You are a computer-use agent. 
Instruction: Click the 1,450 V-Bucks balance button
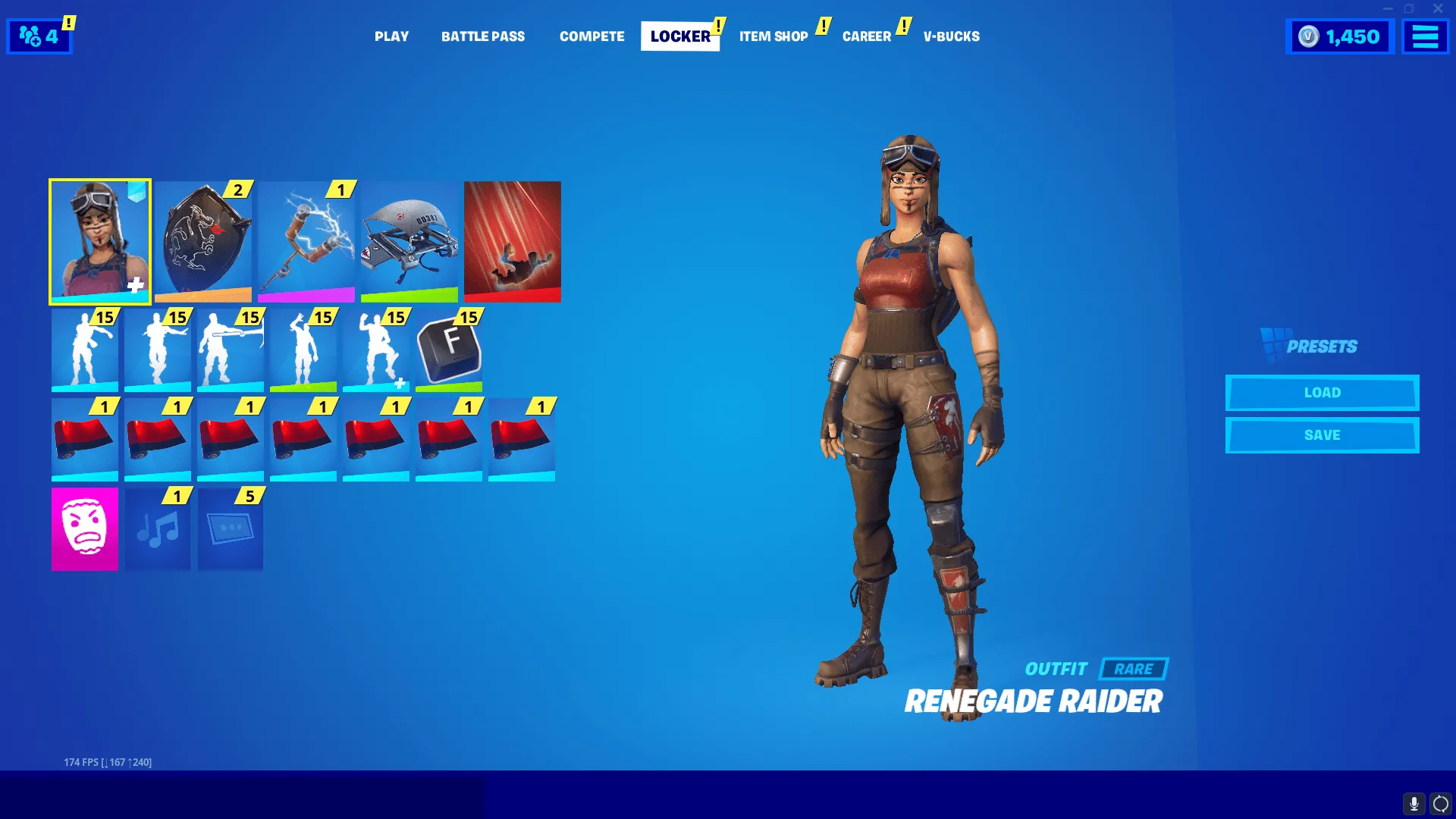pyautogui.click(x=1340, y=36)
